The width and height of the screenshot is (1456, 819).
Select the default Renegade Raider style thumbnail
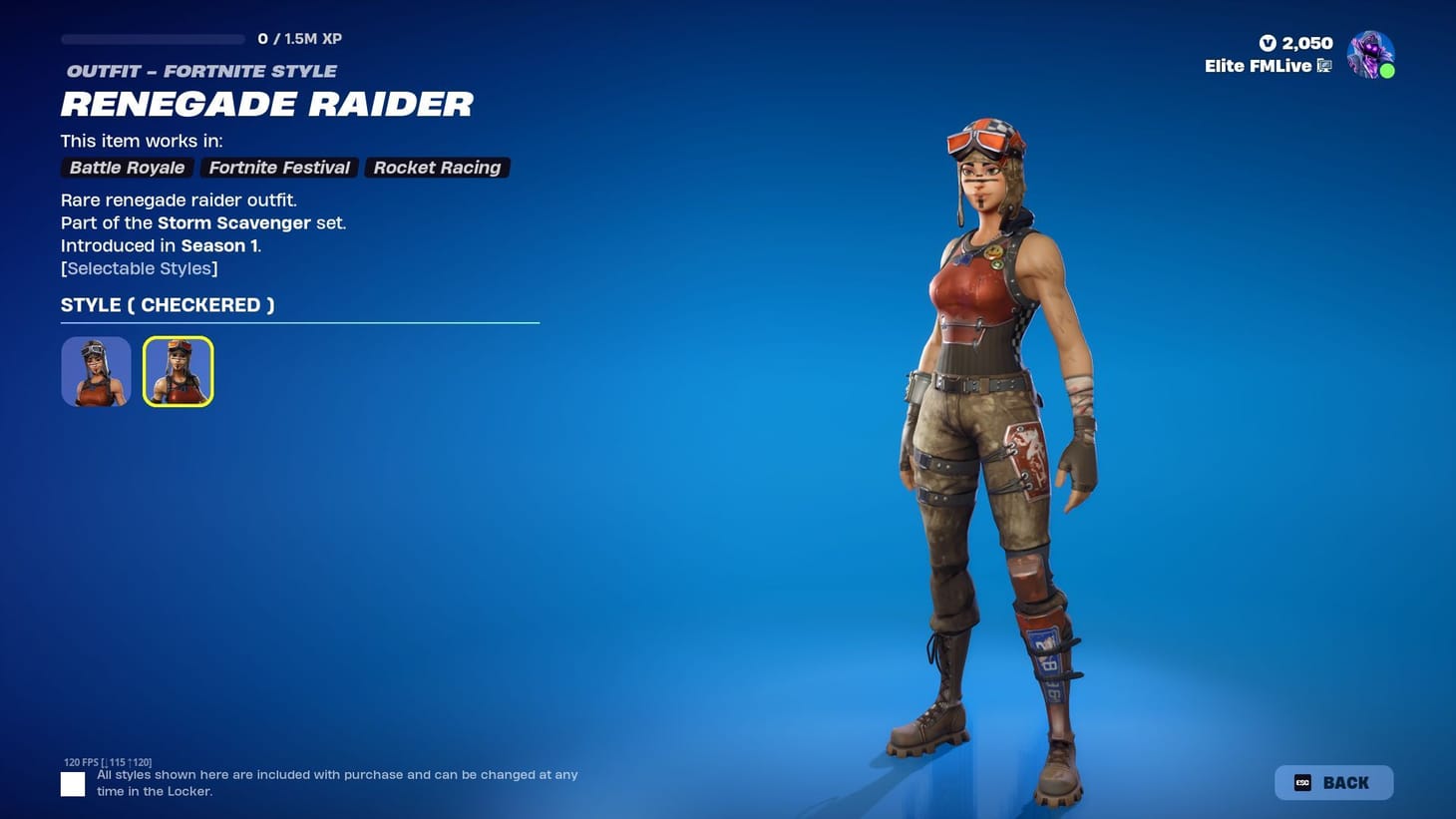[95, 370]
